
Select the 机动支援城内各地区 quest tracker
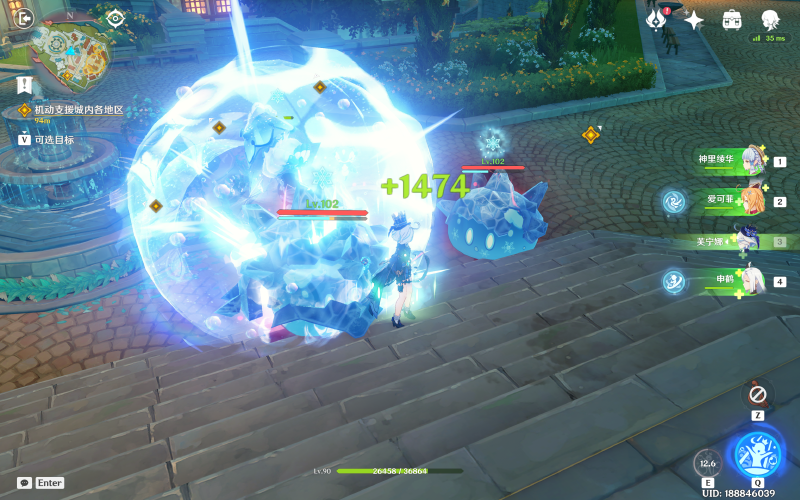[x=78, y=109]
